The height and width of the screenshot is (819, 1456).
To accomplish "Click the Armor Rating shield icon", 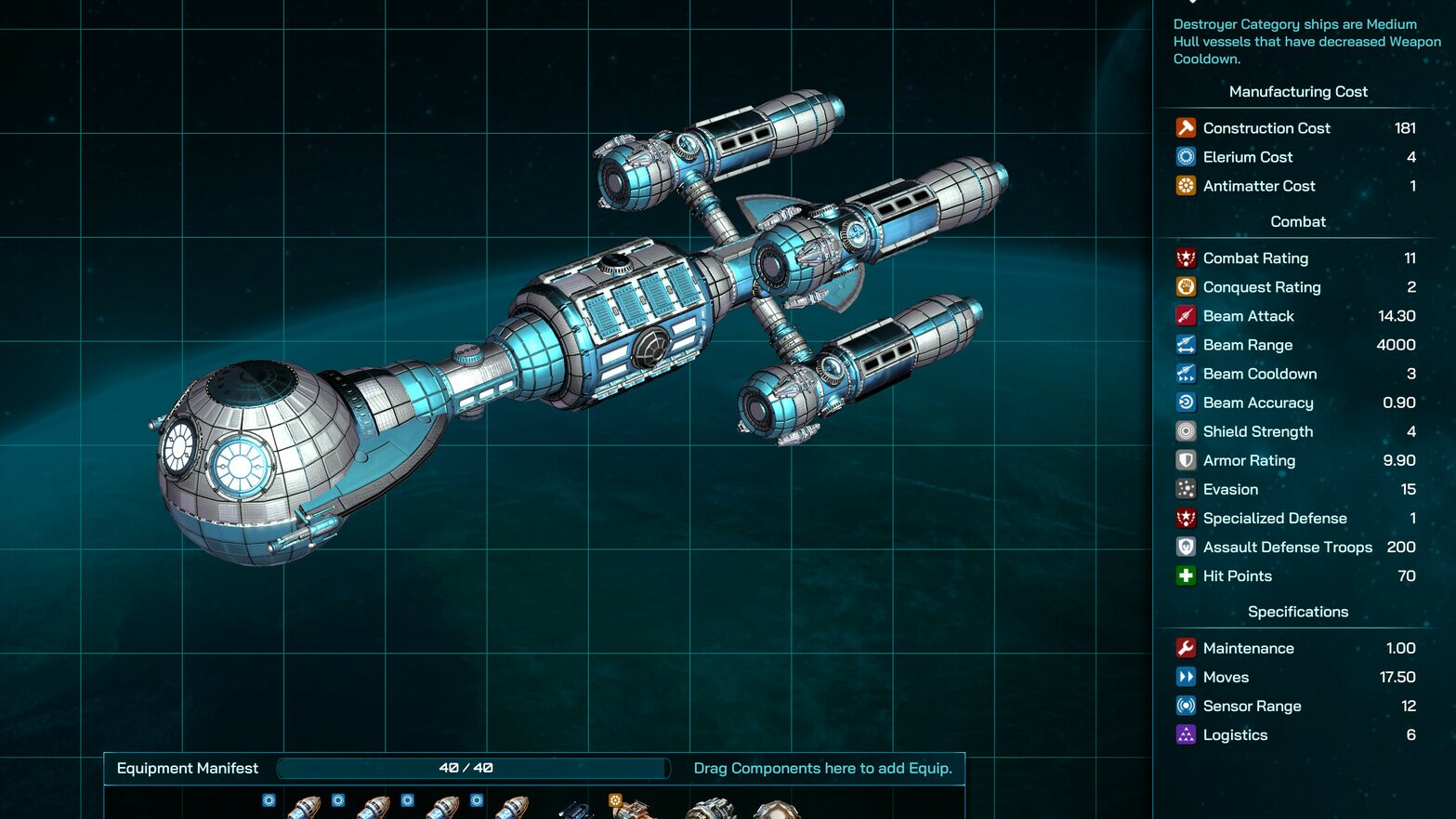I will click(x=1186, y=460).
